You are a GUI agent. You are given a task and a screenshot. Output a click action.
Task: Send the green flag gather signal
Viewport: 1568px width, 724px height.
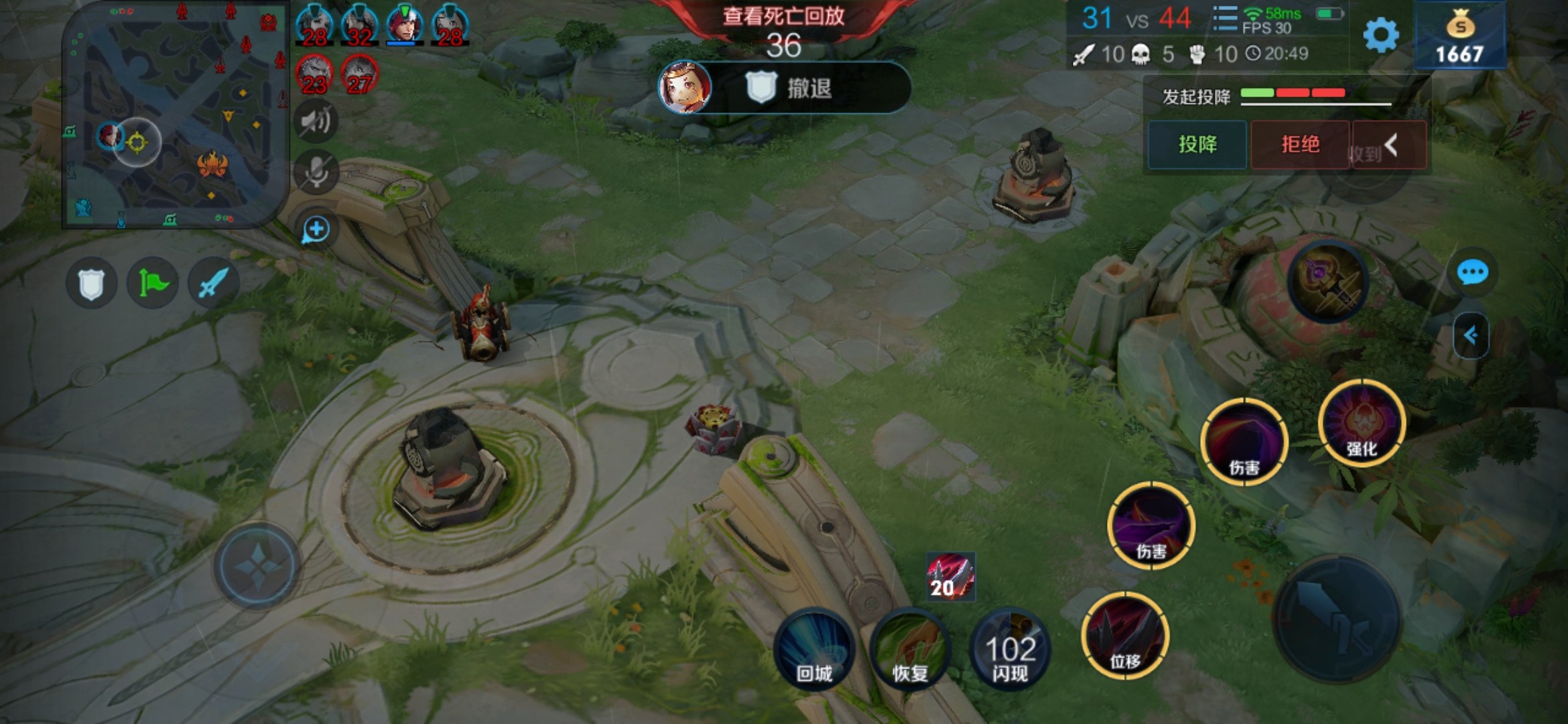[x=153, y=284]
